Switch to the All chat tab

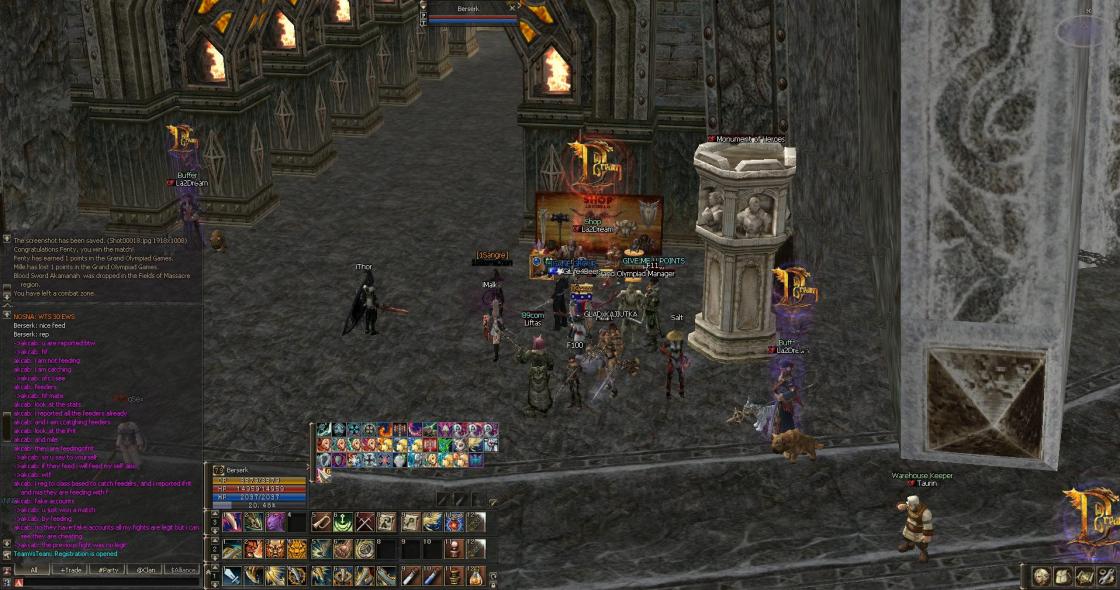point(34,569)
